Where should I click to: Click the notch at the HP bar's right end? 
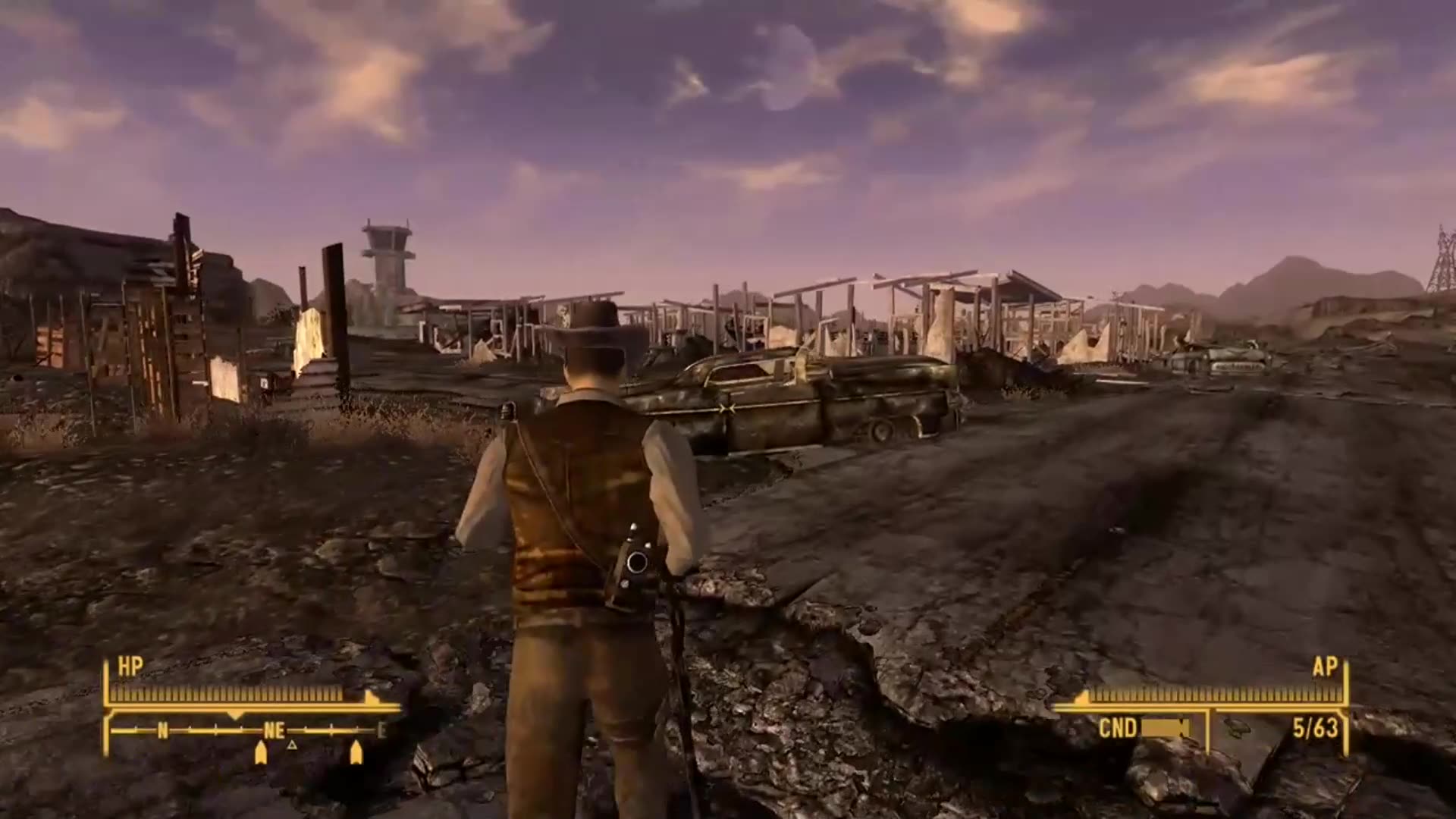(x=369, y=698)
